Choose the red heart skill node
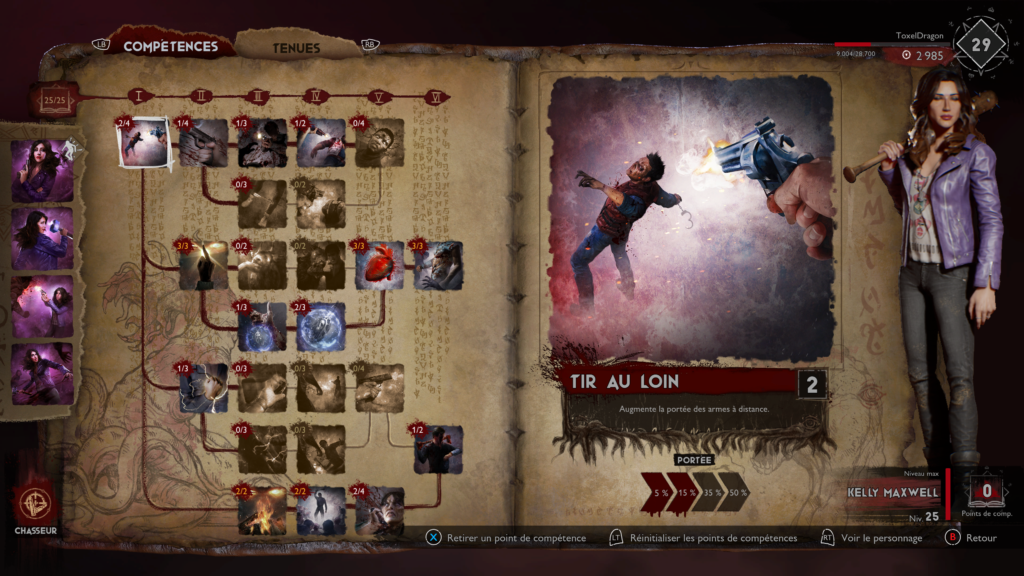 (x=380, y=266)
